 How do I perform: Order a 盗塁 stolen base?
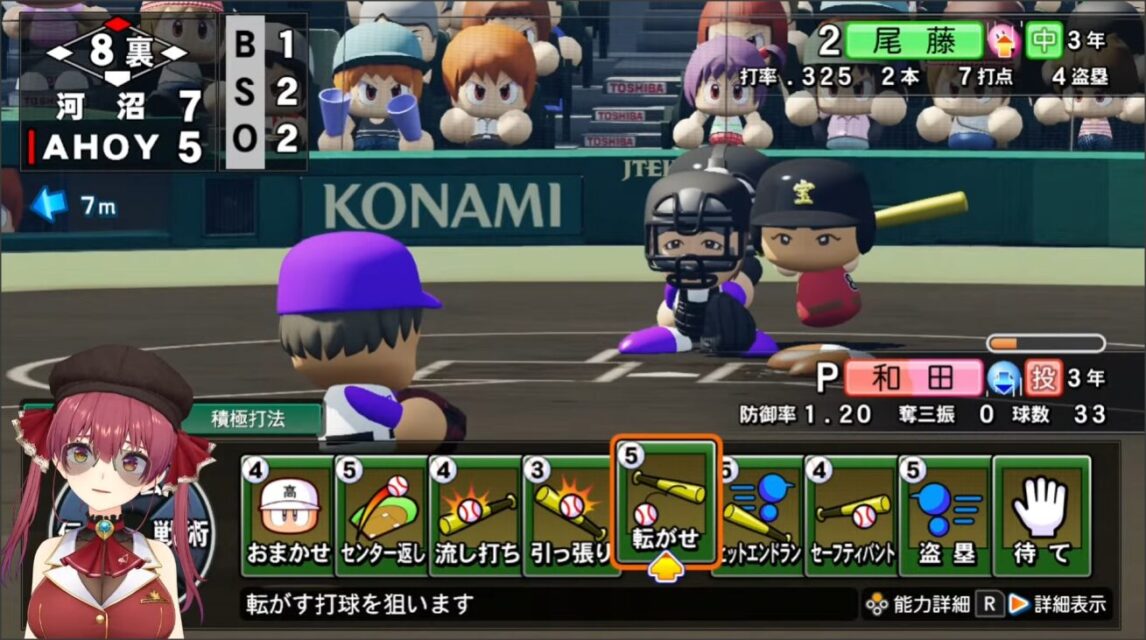(x=945, y=515)
